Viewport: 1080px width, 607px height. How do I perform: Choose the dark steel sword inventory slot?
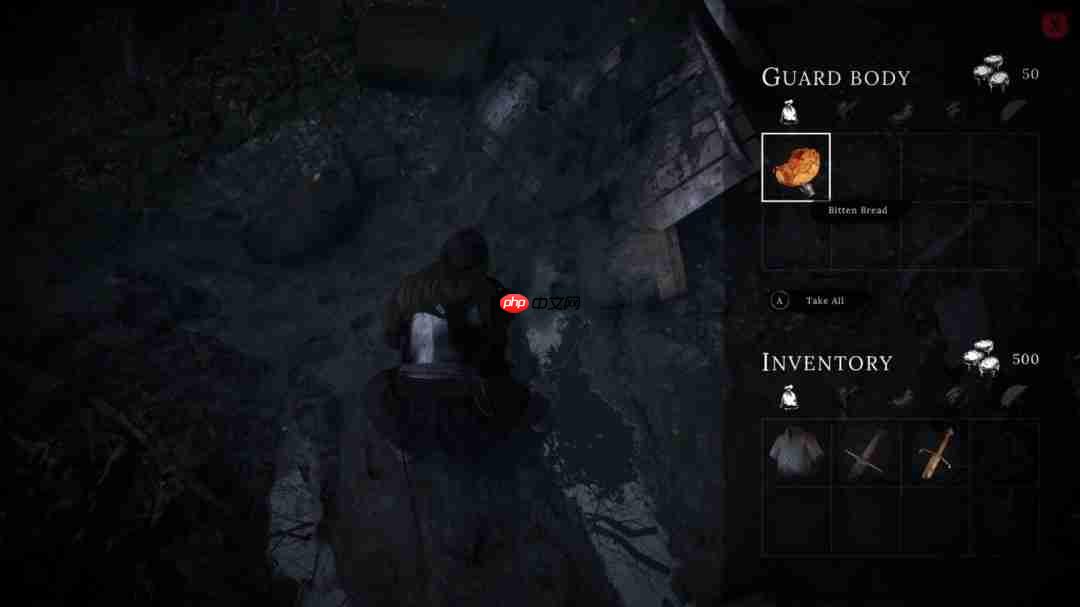(x=865, y=453)
